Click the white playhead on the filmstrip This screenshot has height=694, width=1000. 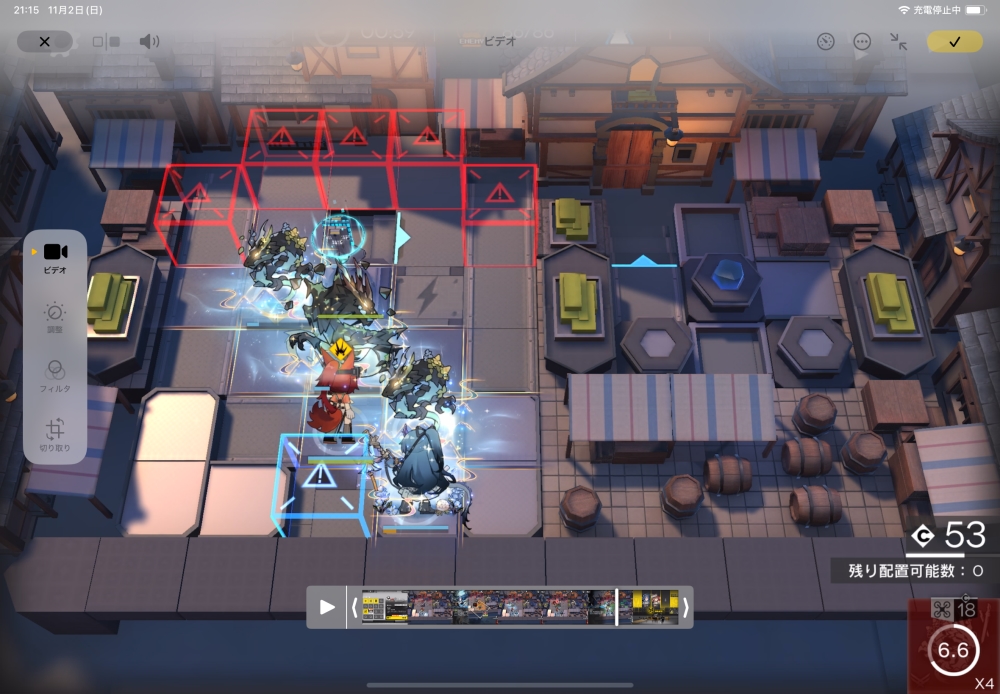pos(617,607)
